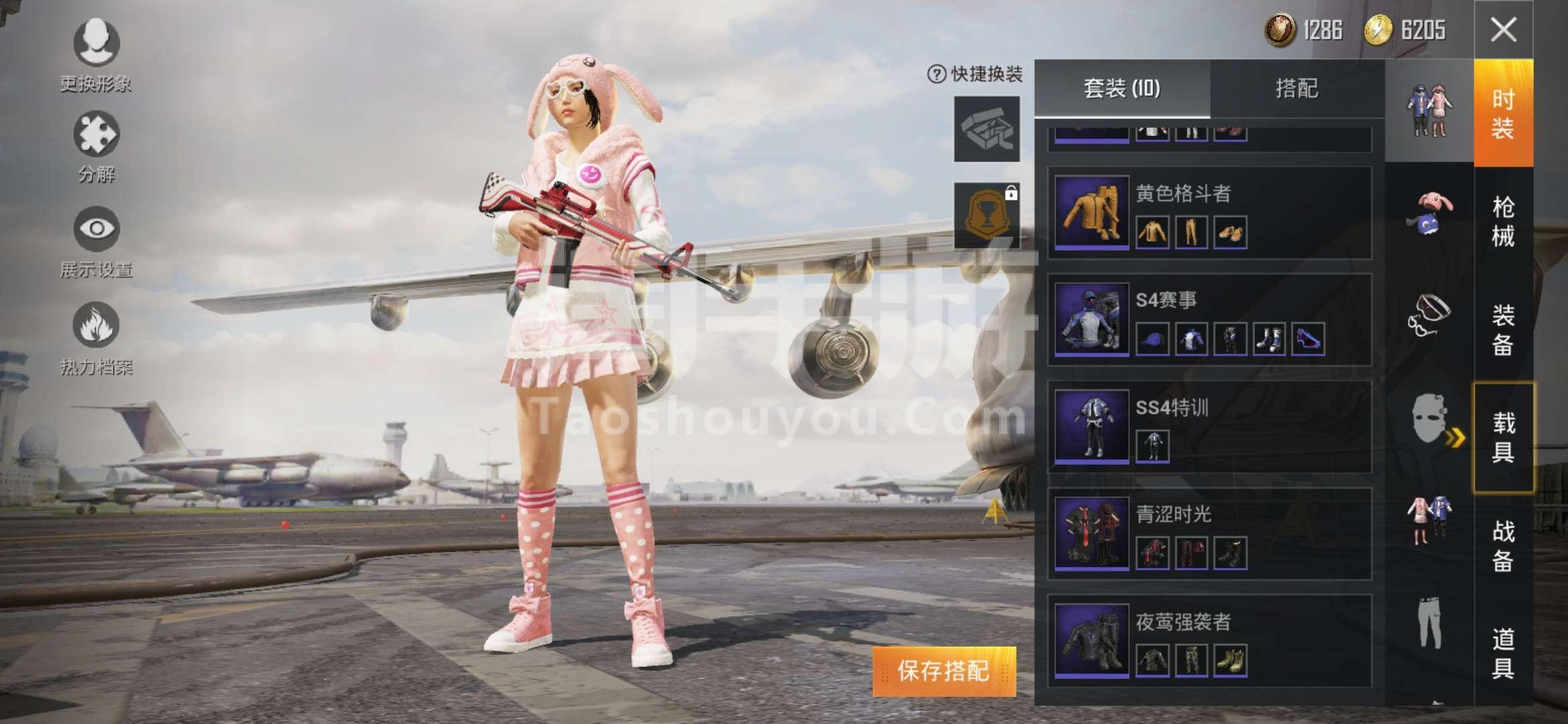Open the 分解 decompose tool

[96, 137]
